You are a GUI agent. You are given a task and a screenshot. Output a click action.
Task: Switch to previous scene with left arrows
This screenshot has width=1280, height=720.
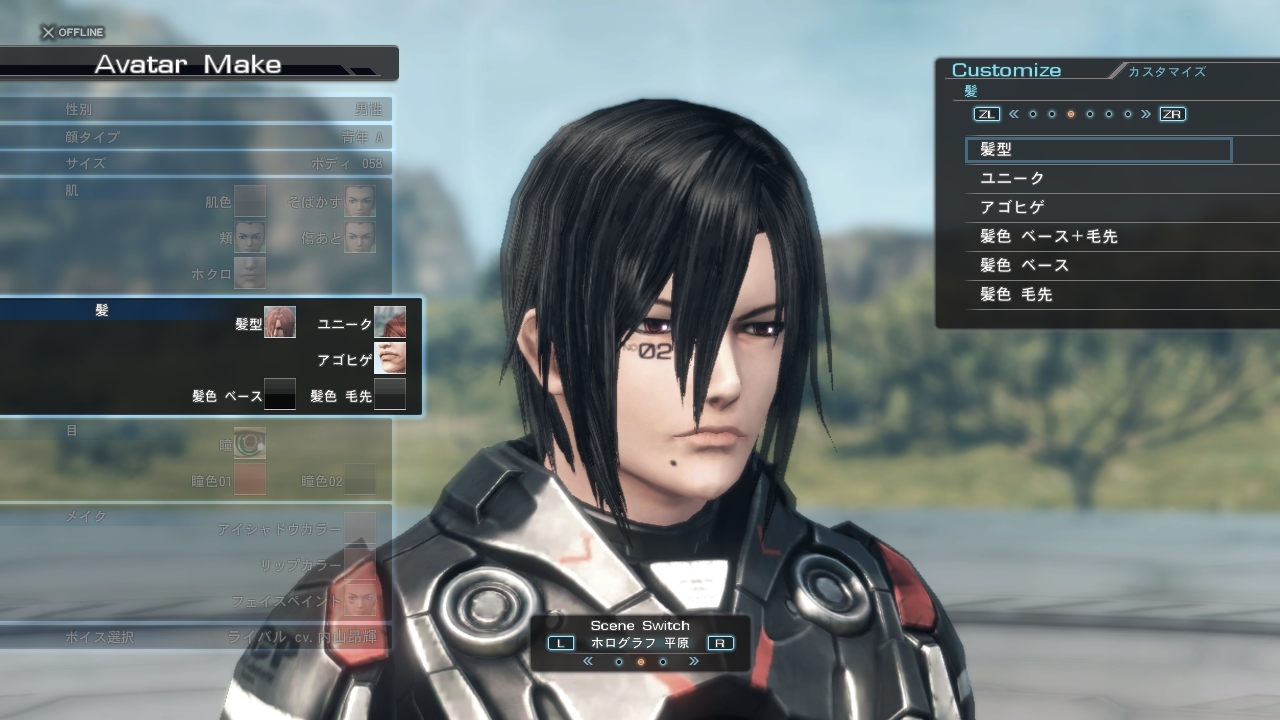click(x=588, y=662)
